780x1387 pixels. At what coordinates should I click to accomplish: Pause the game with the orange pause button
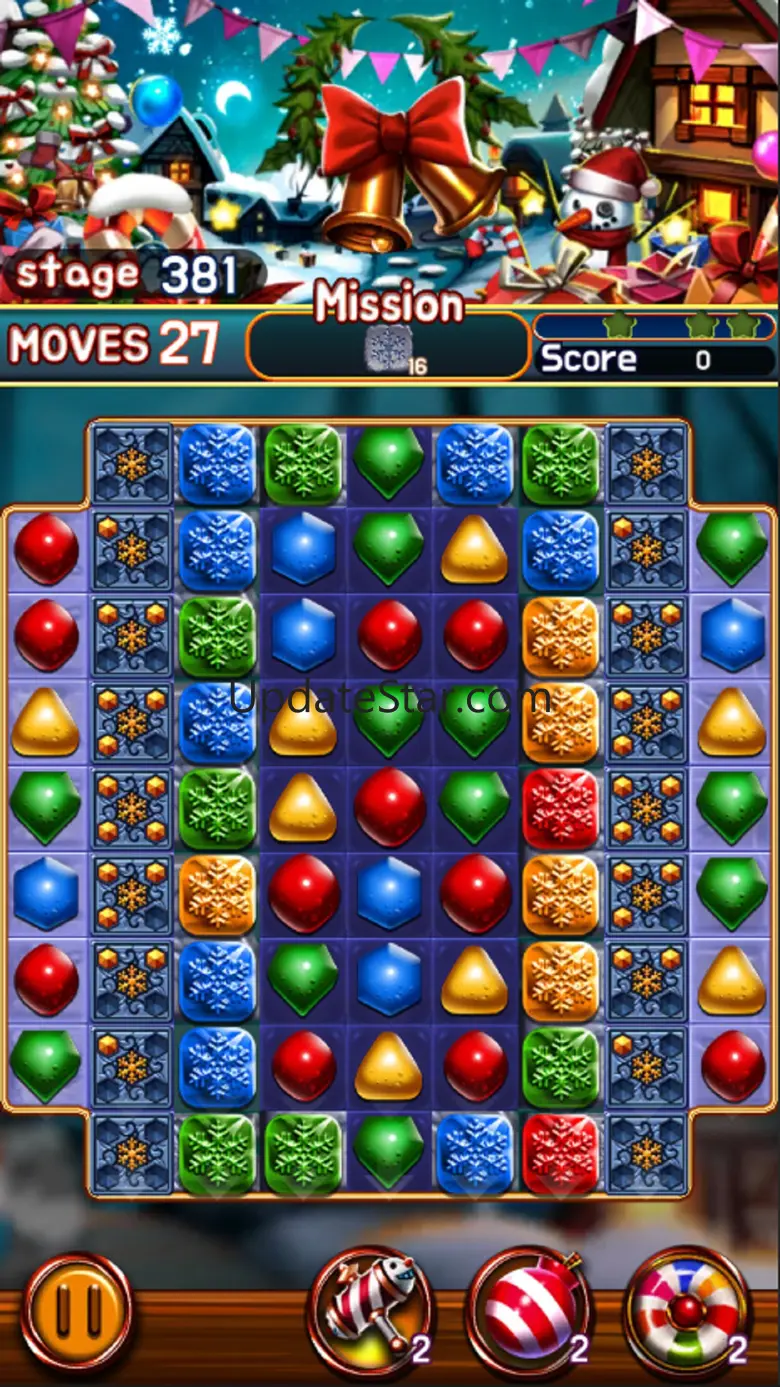click(77, 1310)
